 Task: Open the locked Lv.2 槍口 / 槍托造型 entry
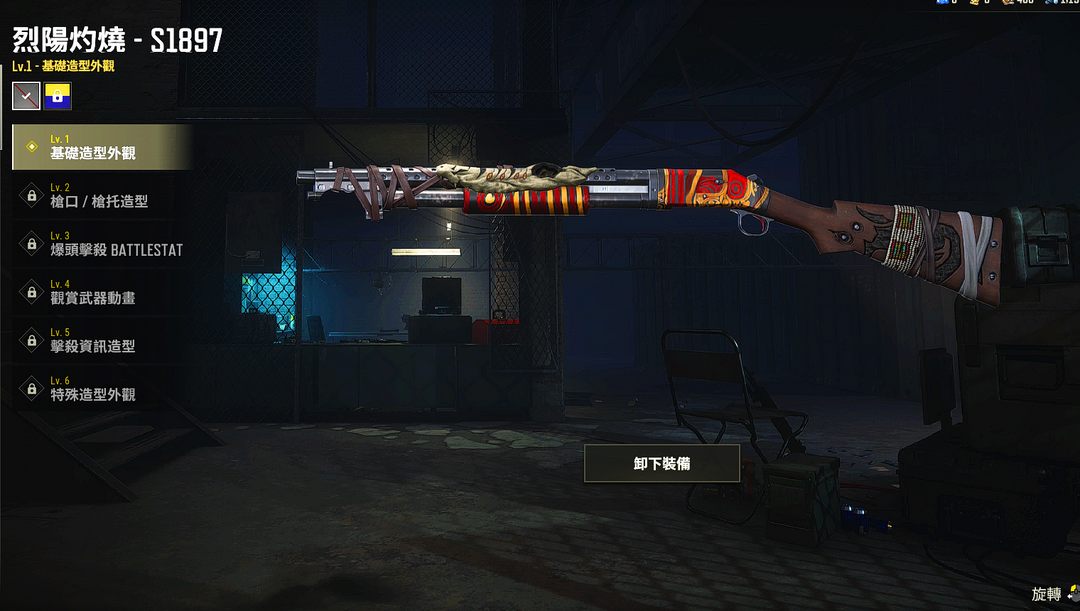click(x=100, y=195)
